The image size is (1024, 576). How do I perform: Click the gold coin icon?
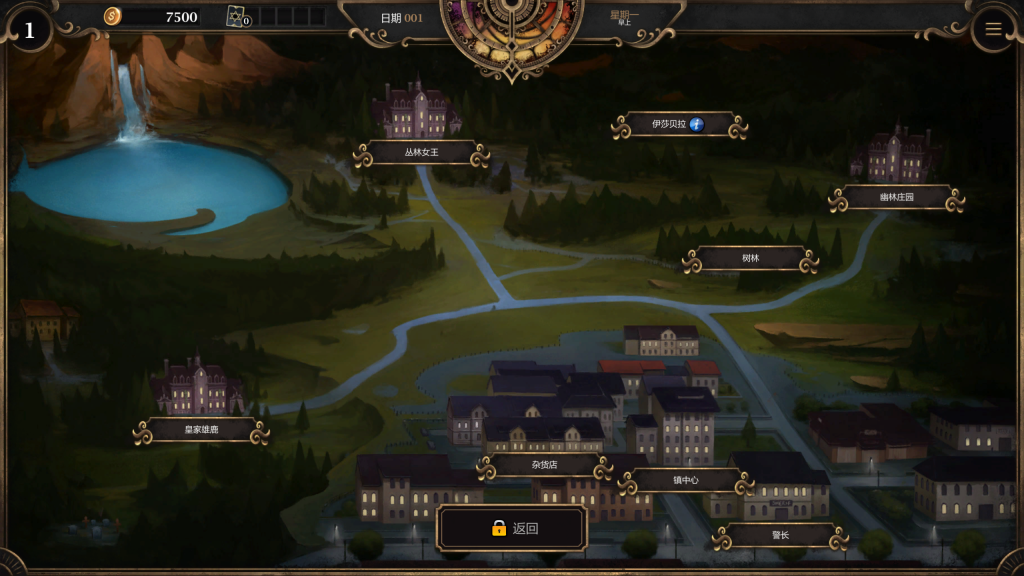(113, 16)
